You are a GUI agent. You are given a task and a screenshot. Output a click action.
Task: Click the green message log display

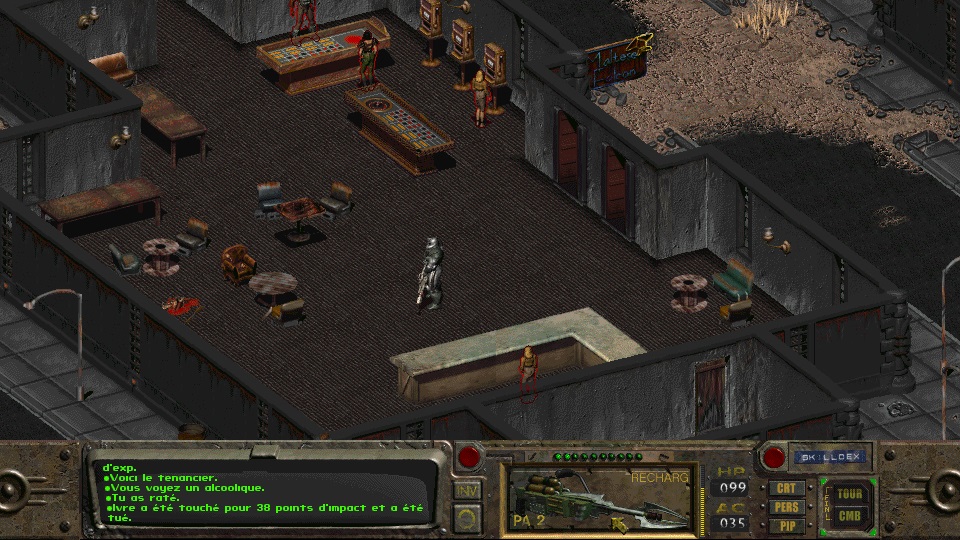[x=265, y=490]
